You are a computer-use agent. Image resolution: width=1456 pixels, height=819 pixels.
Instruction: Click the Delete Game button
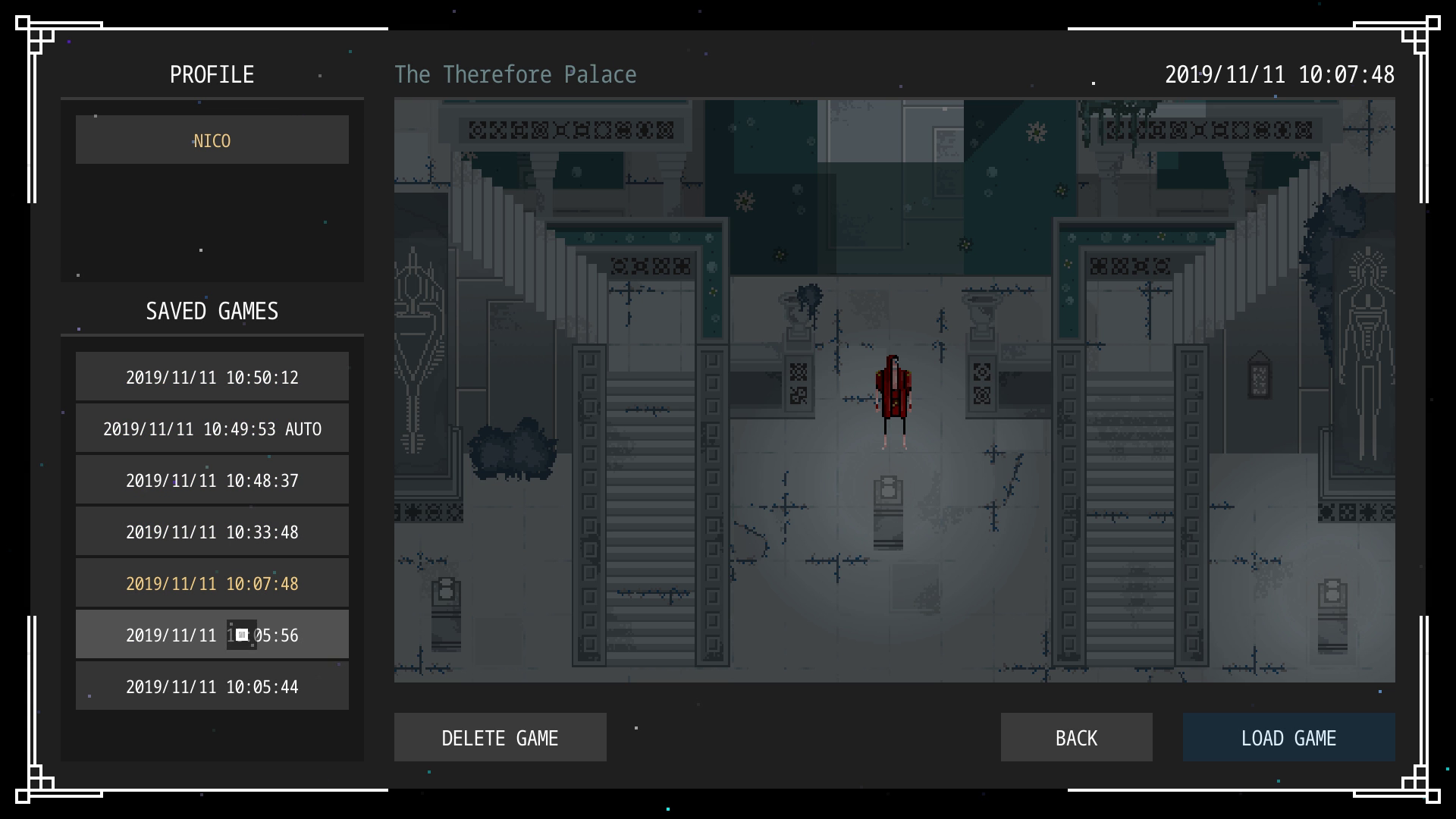(x=500, y=737)
